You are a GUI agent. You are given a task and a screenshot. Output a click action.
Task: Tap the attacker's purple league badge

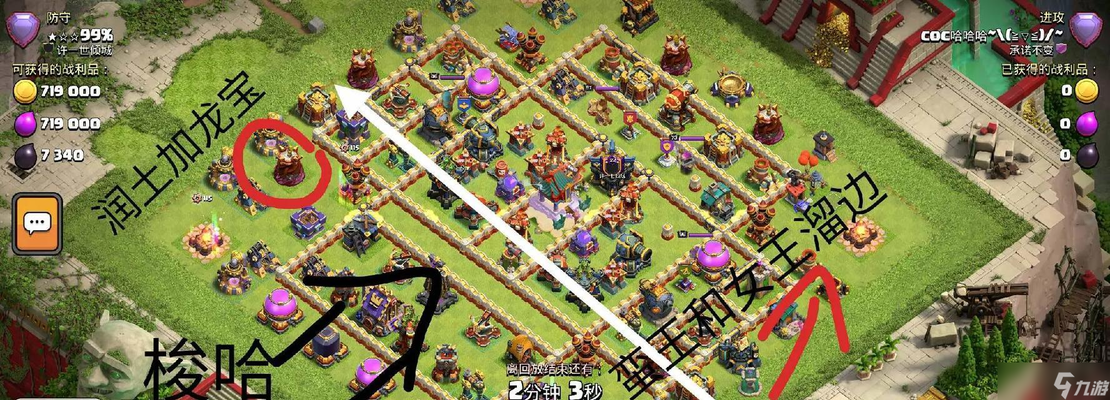pyautogui.click(x=1086, y=28)
